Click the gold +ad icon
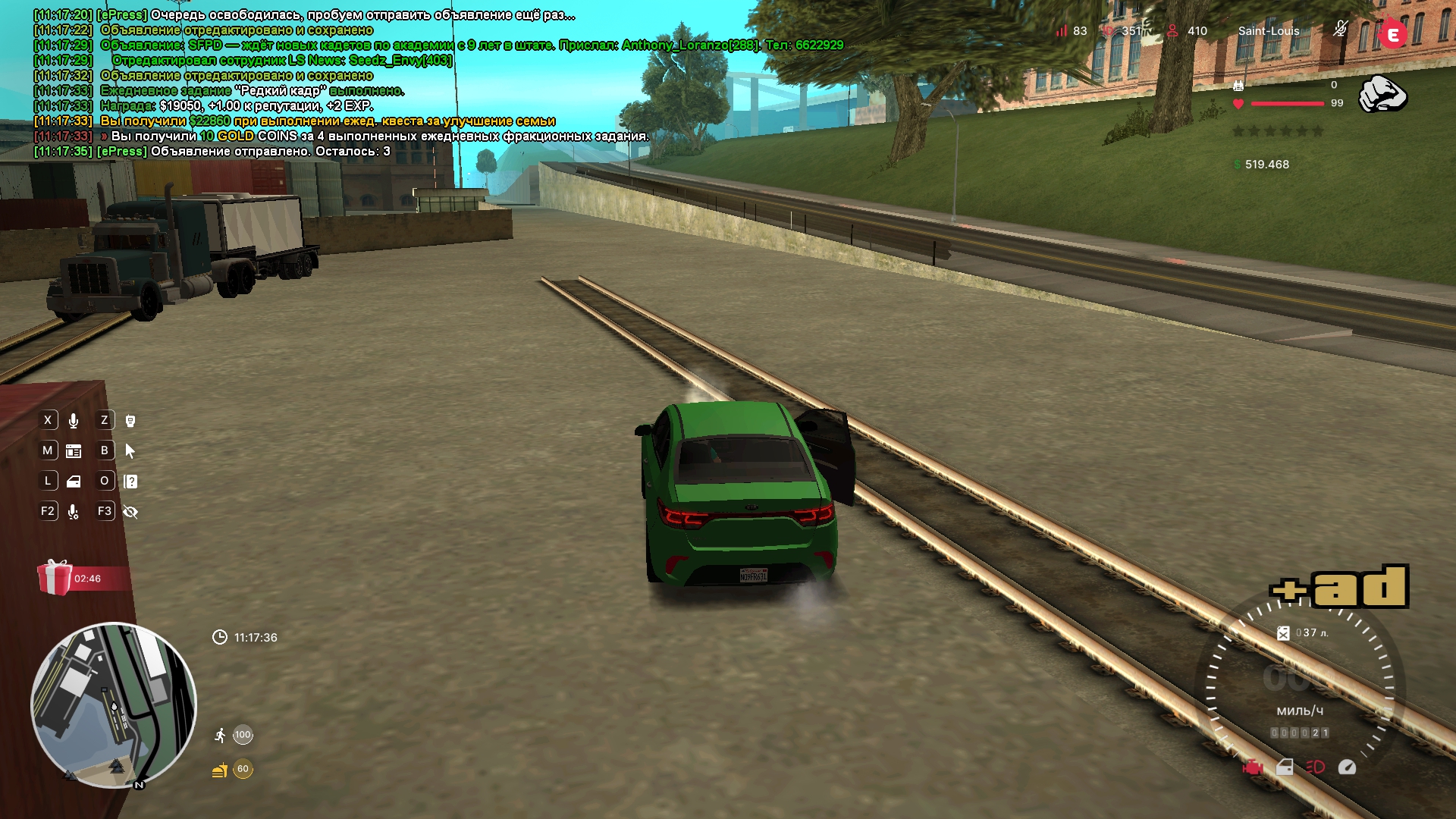The height and width of the screenshot is (819, 1456). click(1339, 587)
